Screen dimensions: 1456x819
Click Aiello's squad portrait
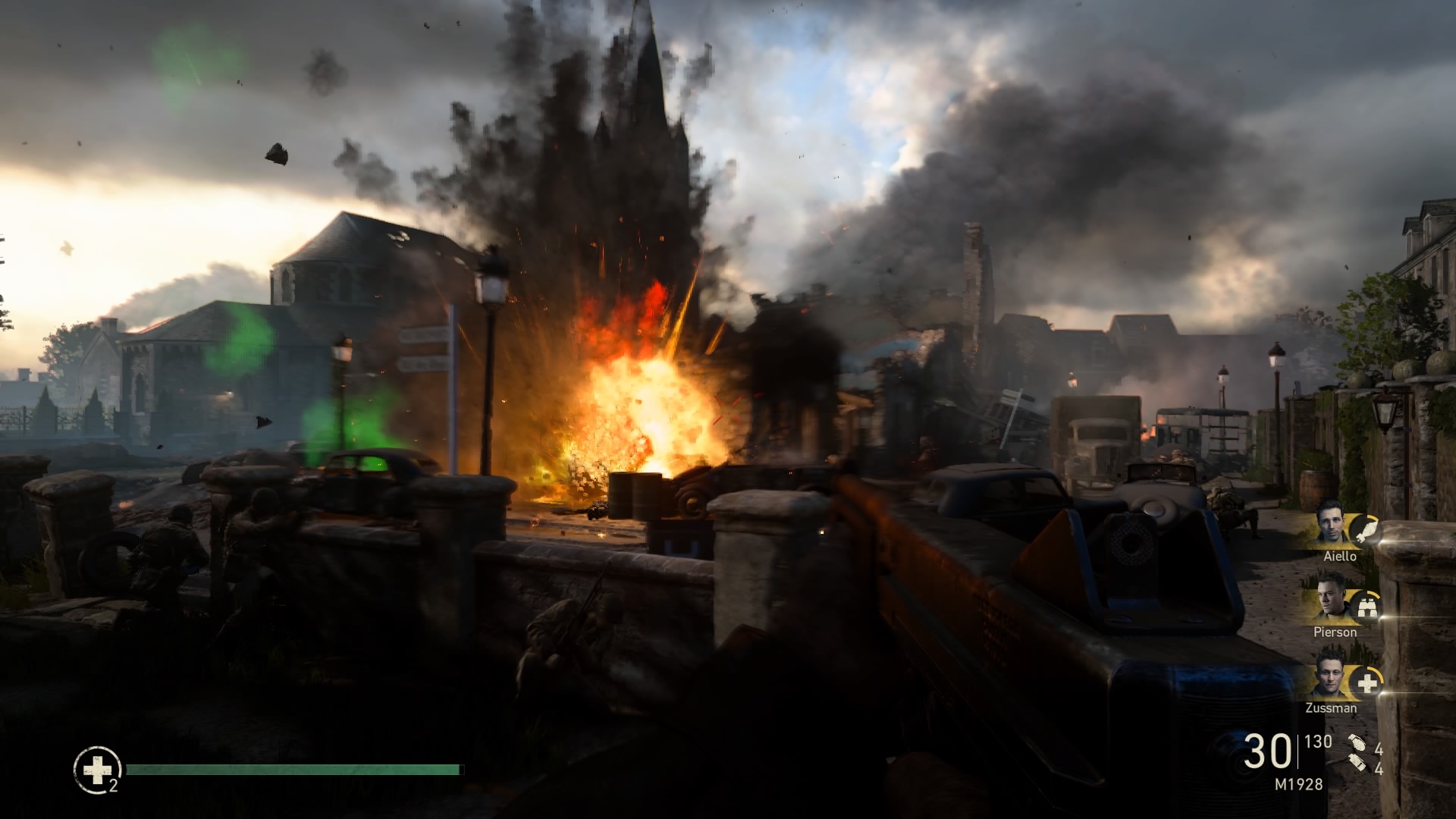[x=1332, y=523]
